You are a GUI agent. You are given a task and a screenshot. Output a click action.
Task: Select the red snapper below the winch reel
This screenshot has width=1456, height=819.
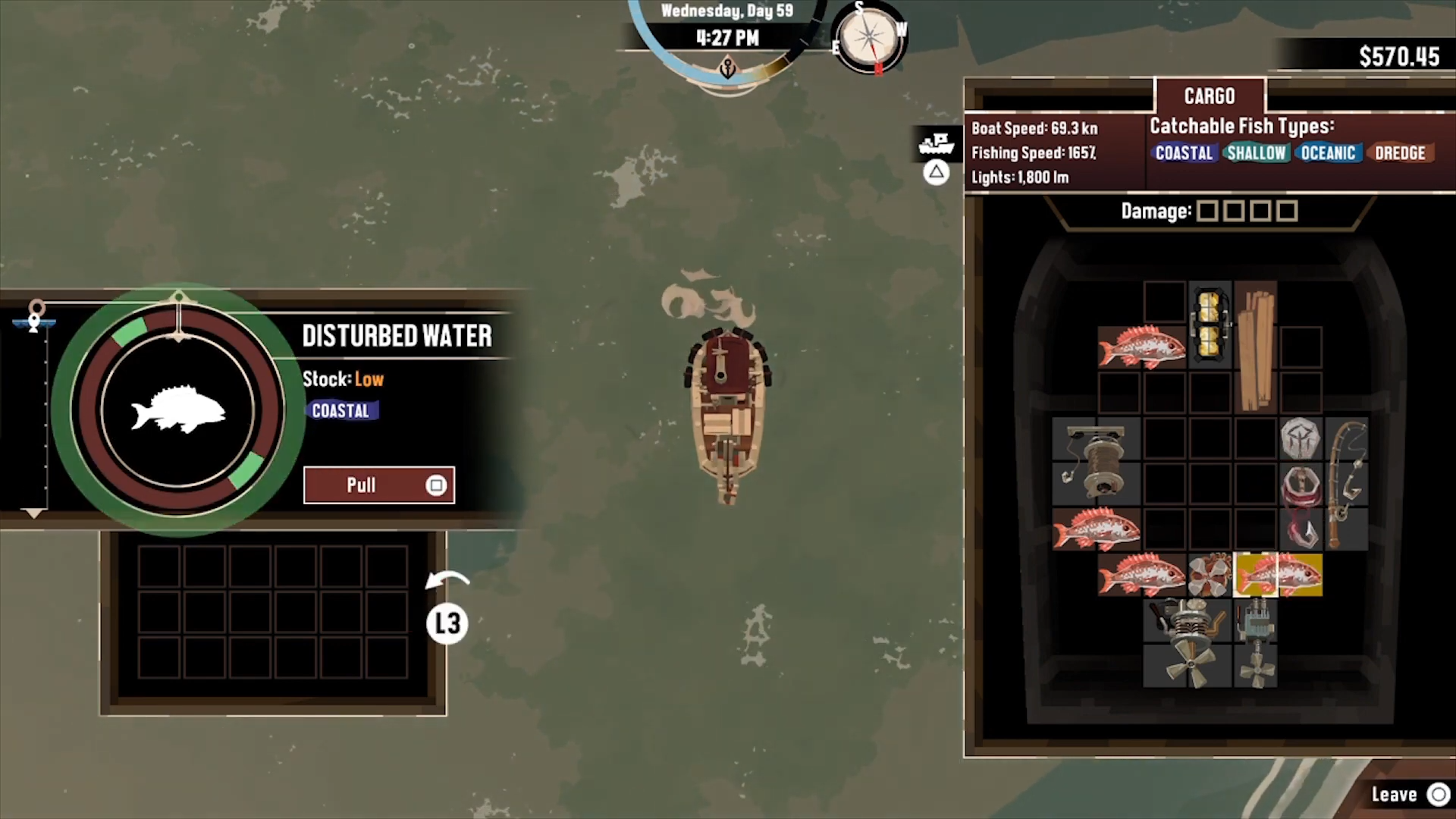click(1096, 529)
